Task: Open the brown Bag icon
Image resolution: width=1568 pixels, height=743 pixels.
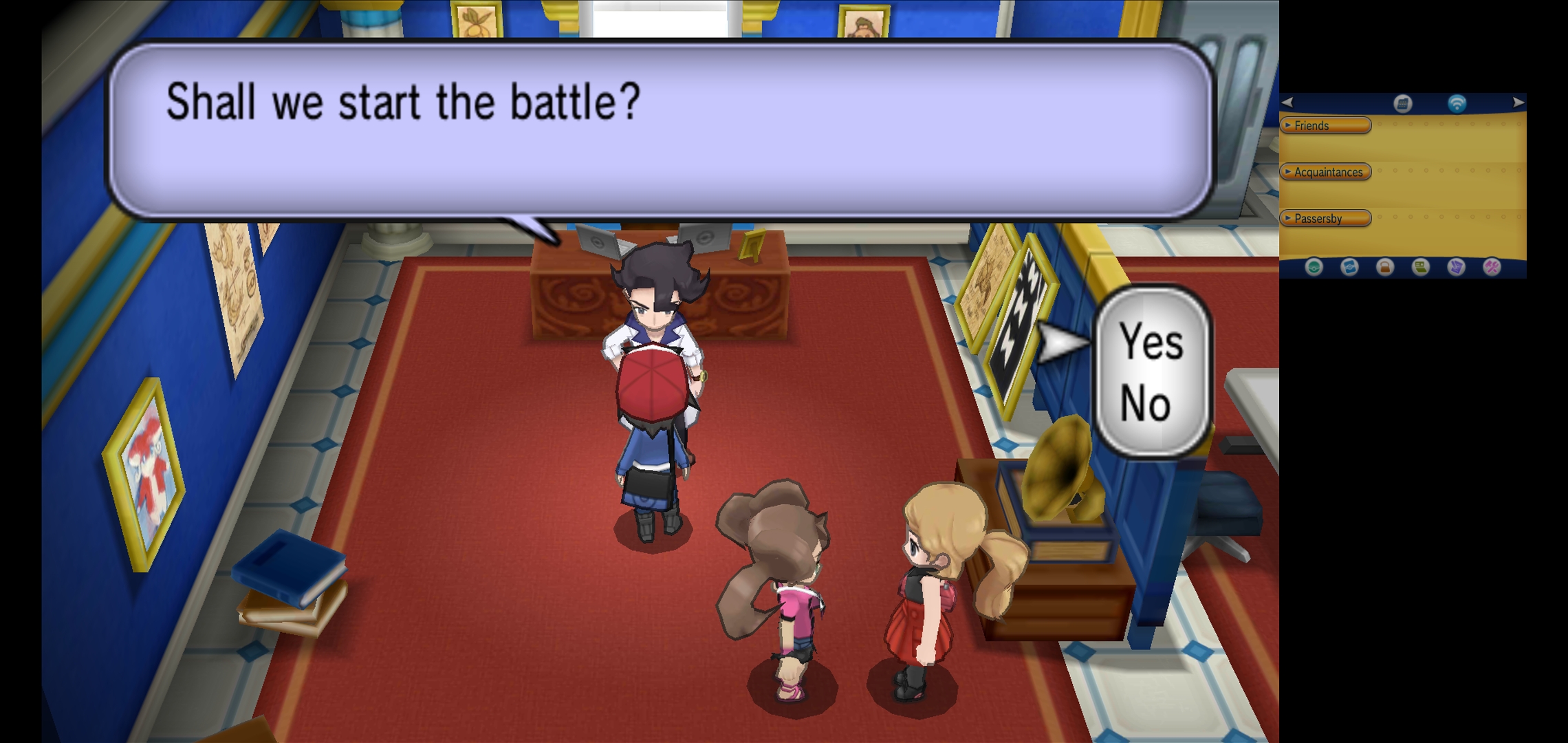Action: click(x=1385, y=267)
